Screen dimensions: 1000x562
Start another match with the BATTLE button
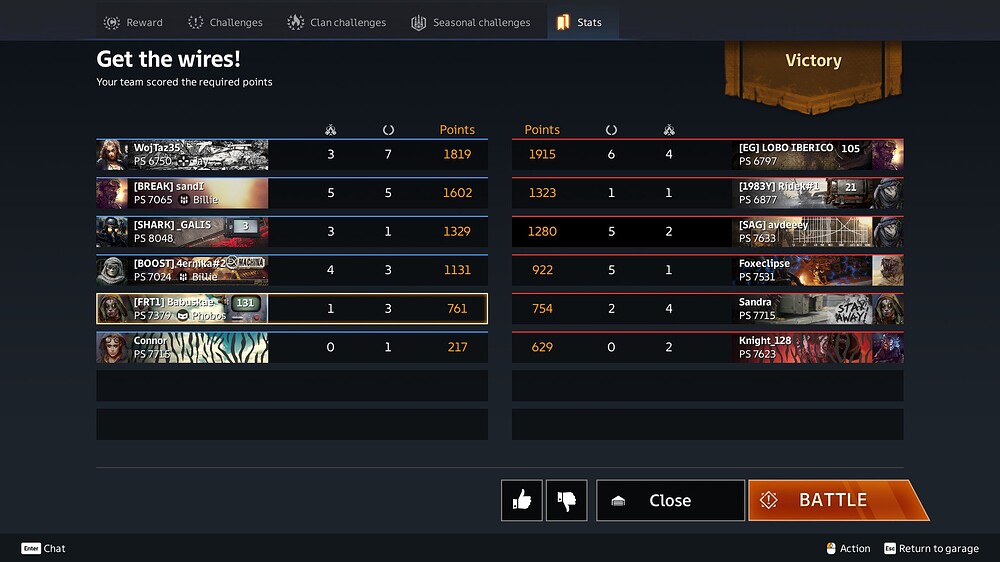pyautogui.click(x=832, y=500)
